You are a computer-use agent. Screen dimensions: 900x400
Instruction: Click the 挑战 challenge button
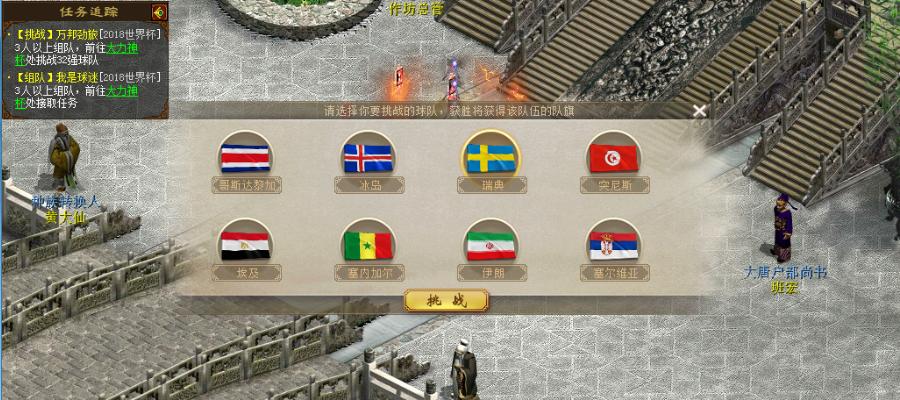point(446,300)
